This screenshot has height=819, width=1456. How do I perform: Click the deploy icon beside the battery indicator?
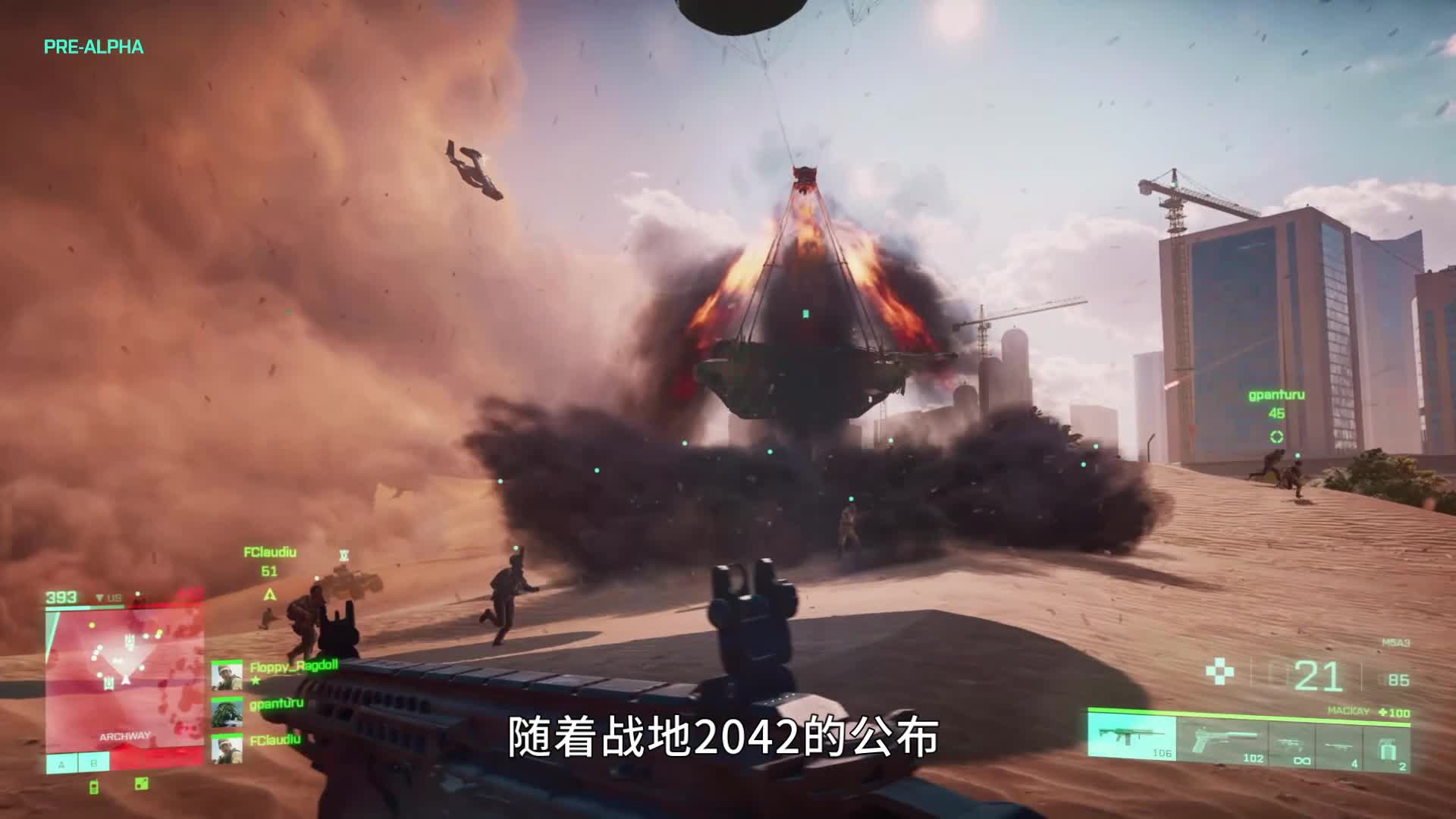(x=142, y=784)
